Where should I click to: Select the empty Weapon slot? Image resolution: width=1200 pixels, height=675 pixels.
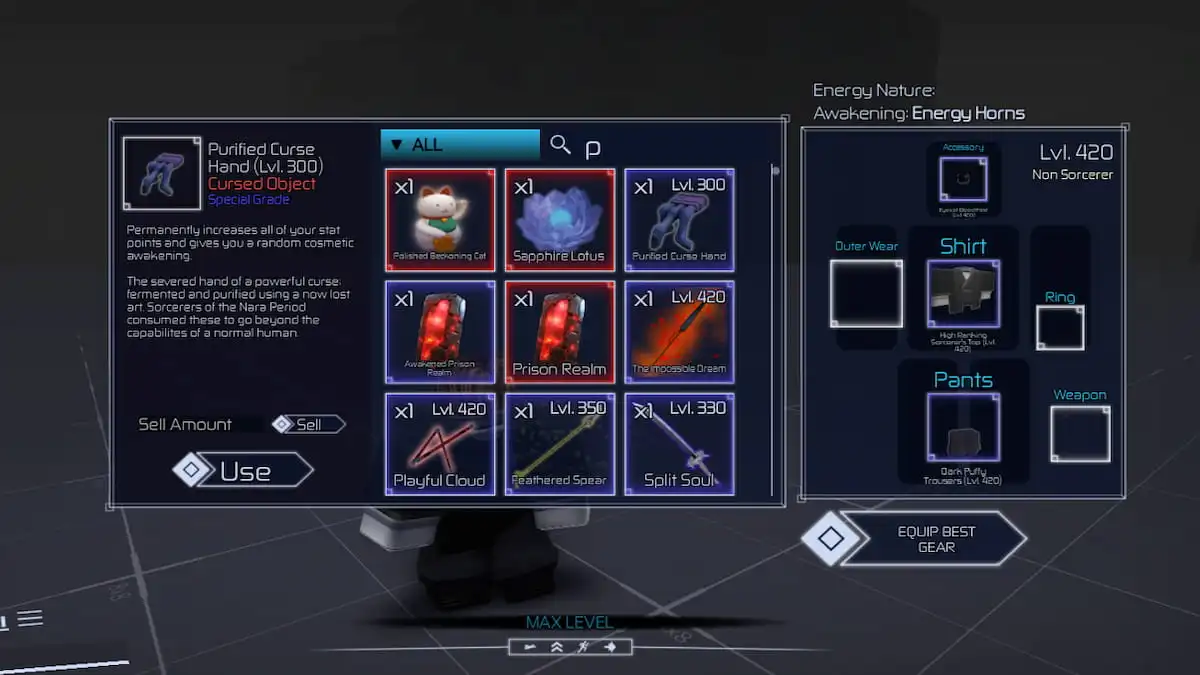(x=1080, y=434)
